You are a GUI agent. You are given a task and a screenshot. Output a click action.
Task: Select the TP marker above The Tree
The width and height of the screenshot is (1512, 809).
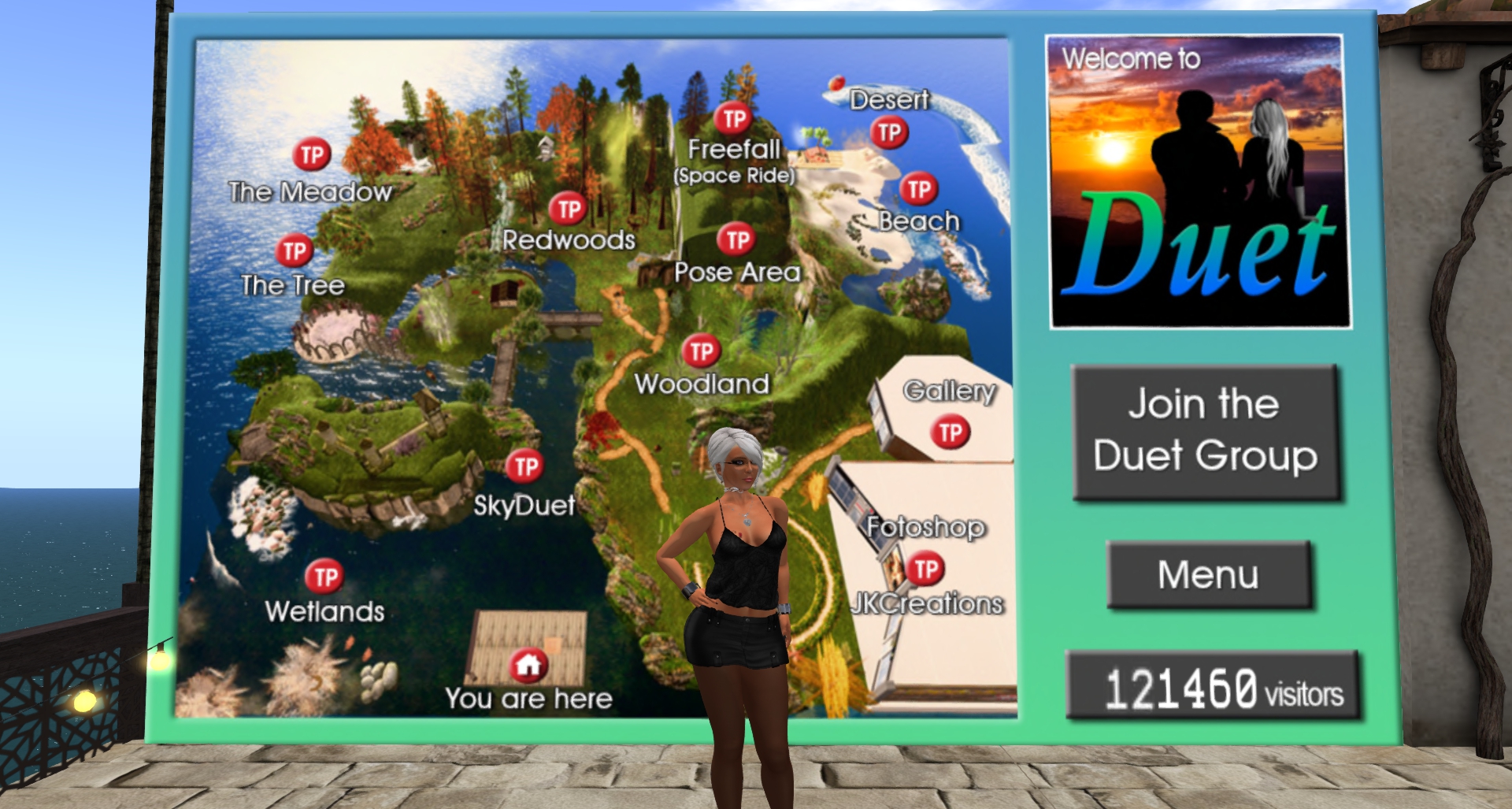[x=295, y=251]
